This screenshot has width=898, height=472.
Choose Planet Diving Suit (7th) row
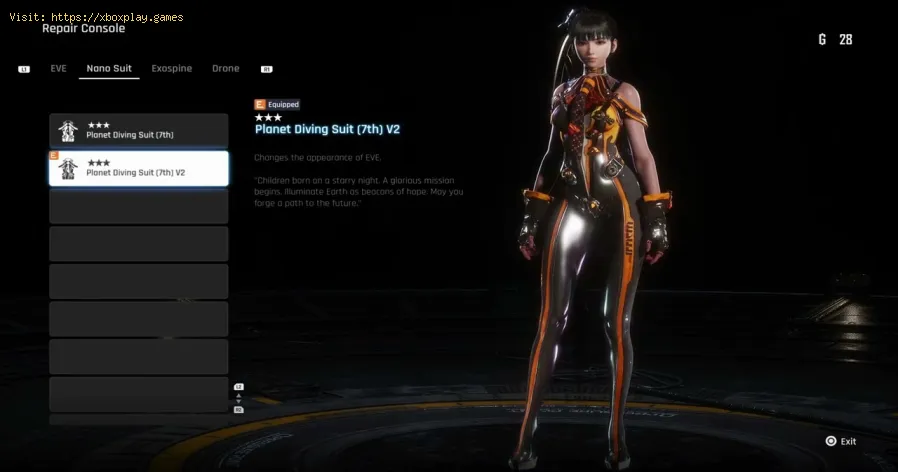(x=139, y=131)
